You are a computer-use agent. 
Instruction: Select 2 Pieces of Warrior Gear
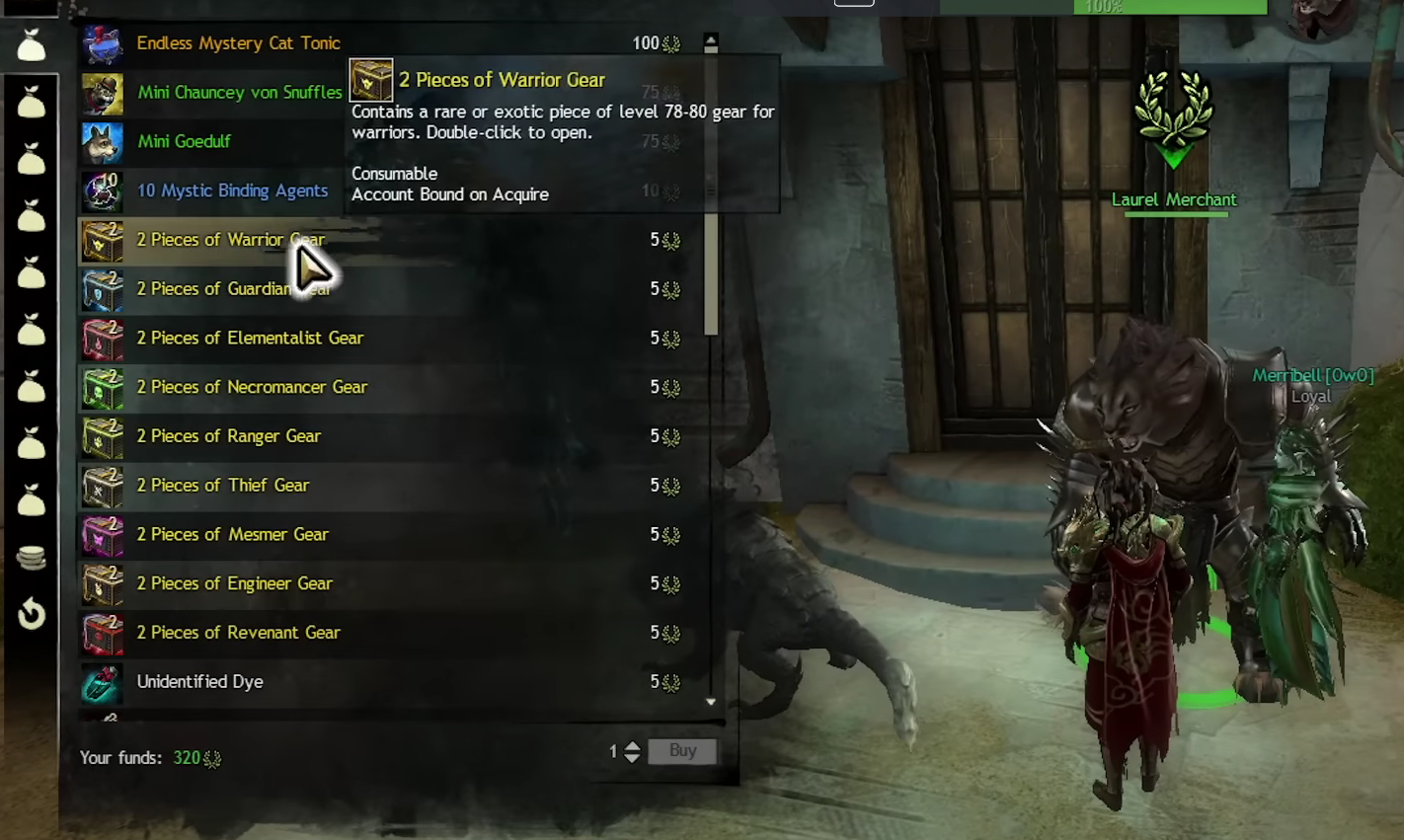tap(230, 240)
